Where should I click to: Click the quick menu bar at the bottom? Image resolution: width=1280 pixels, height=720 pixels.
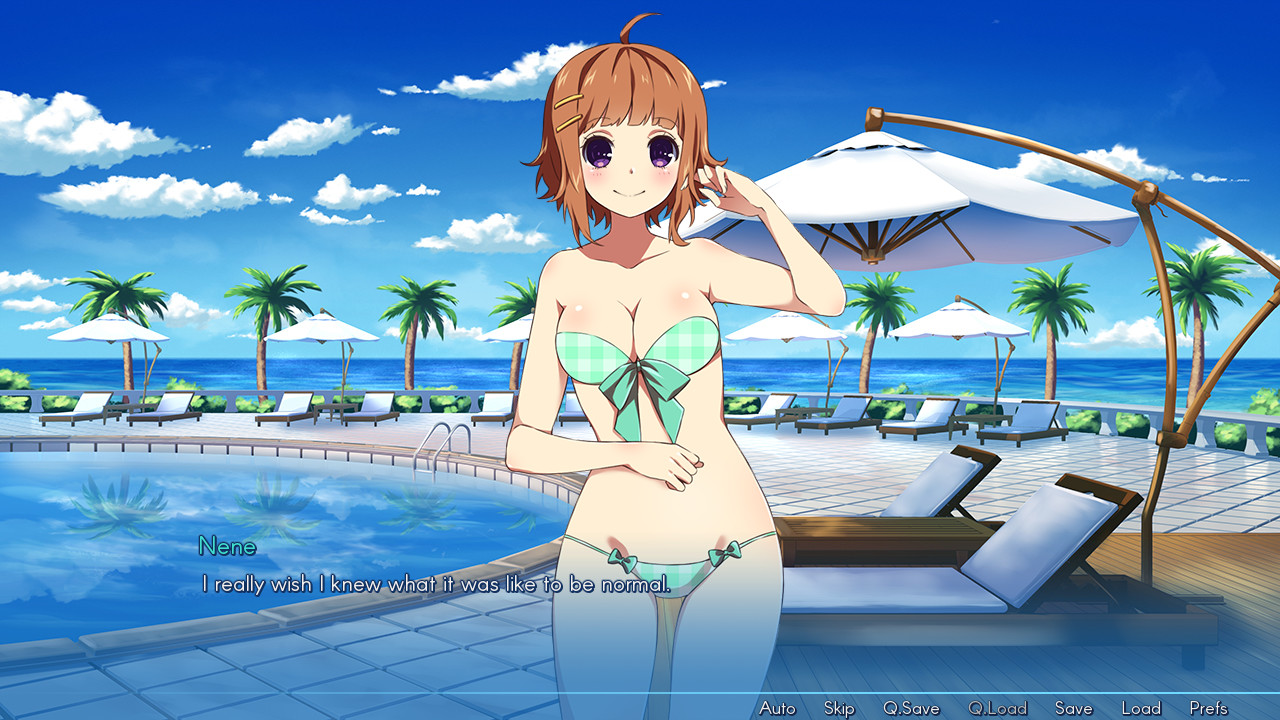pos(995,707)
